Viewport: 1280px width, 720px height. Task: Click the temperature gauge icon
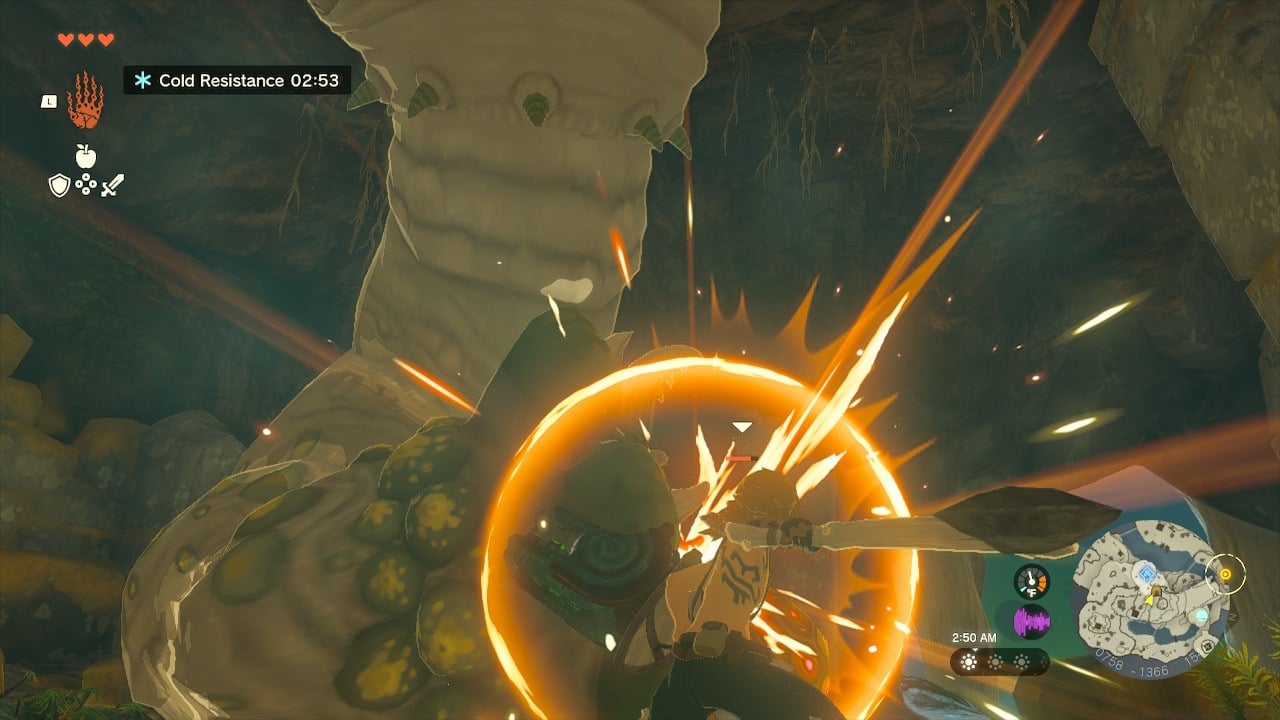(1031, 582)
